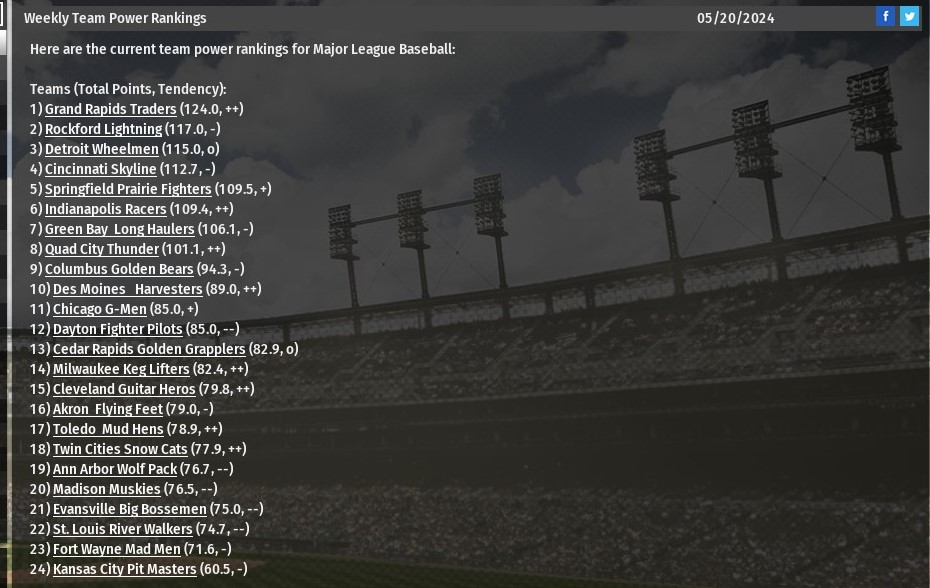Screen dimensions: 930x588
Task: Choose the Dayton Fighter Pilots link
Action: [117, 329]
